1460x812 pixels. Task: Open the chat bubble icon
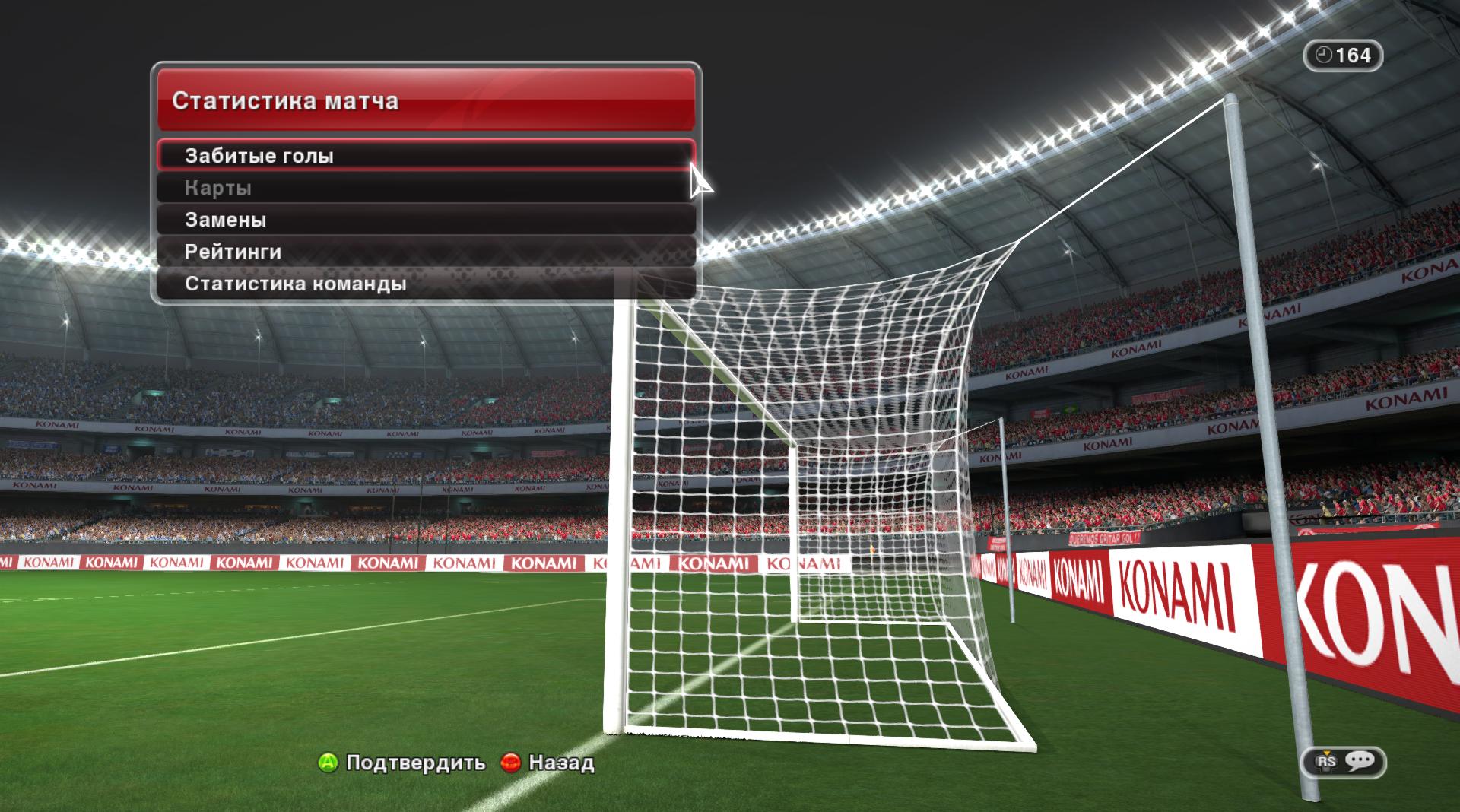(1358, 761)
